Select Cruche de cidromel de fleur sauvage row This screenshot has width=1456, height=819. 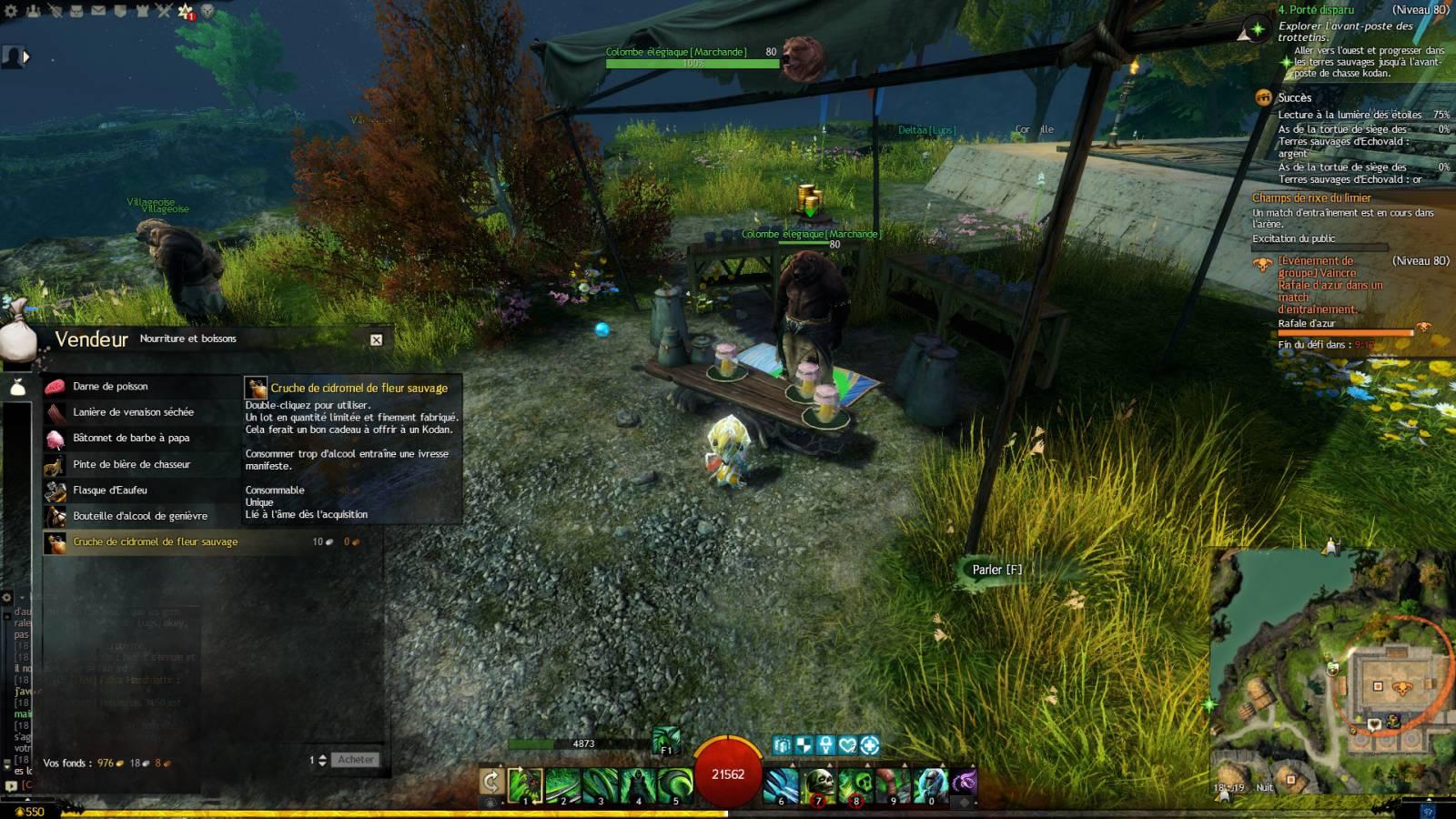(x=155, y=541)
